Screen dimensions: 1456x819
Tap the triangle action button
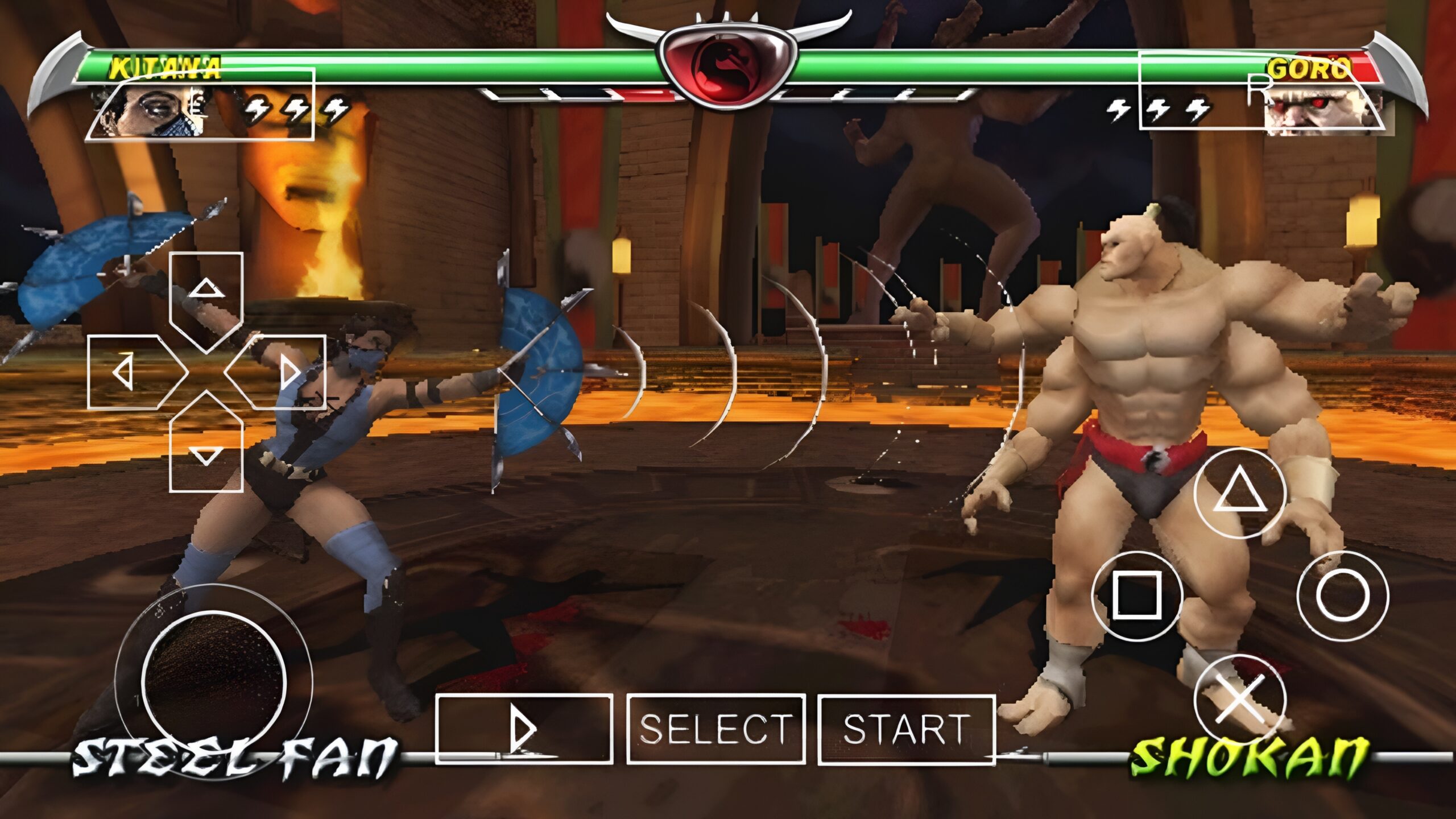(1240, 493)
